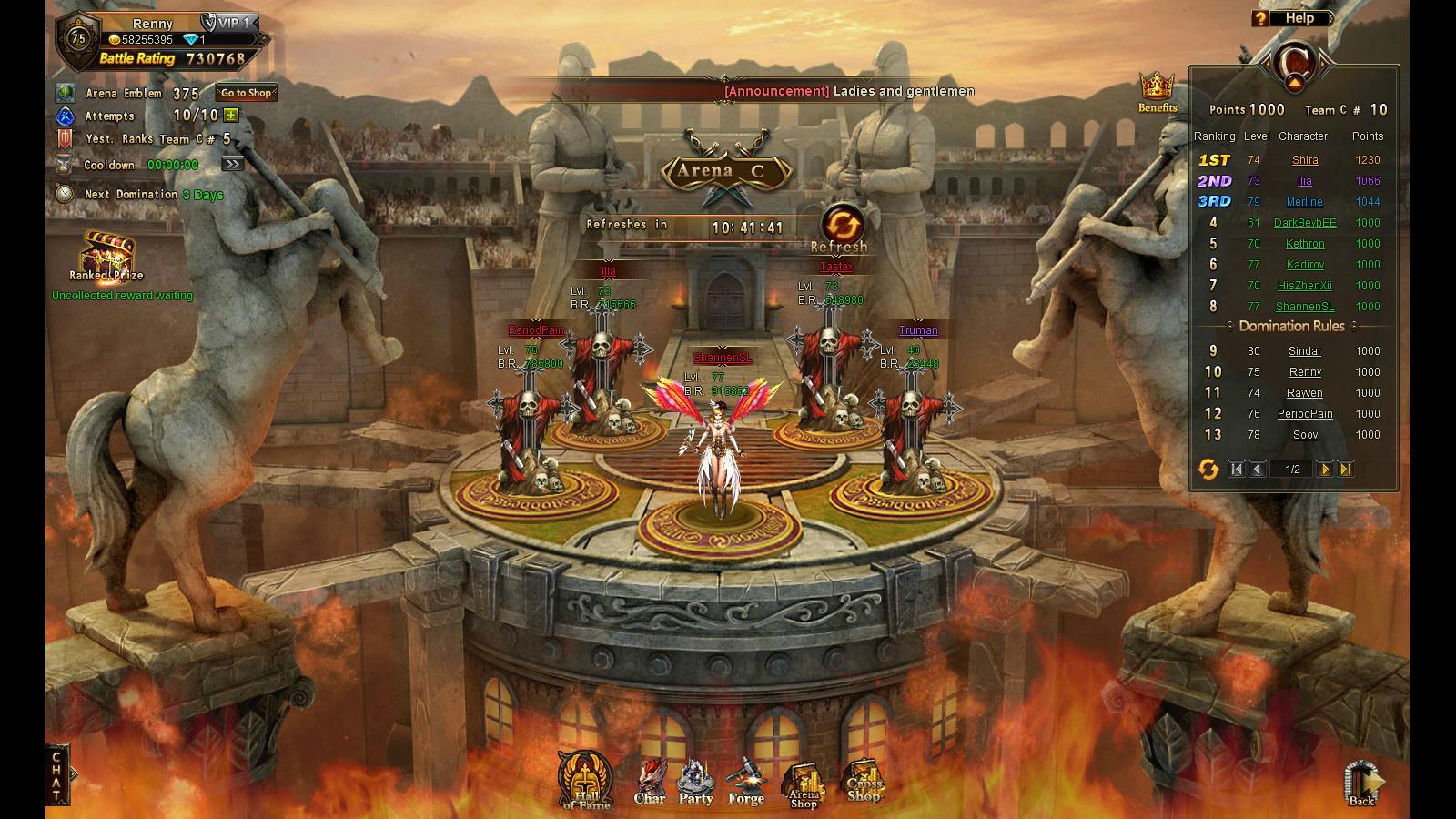Viewport: 1456px width, 819px height.
Task: Leave the arena with Back button
Action: [x=1362, y=784]
